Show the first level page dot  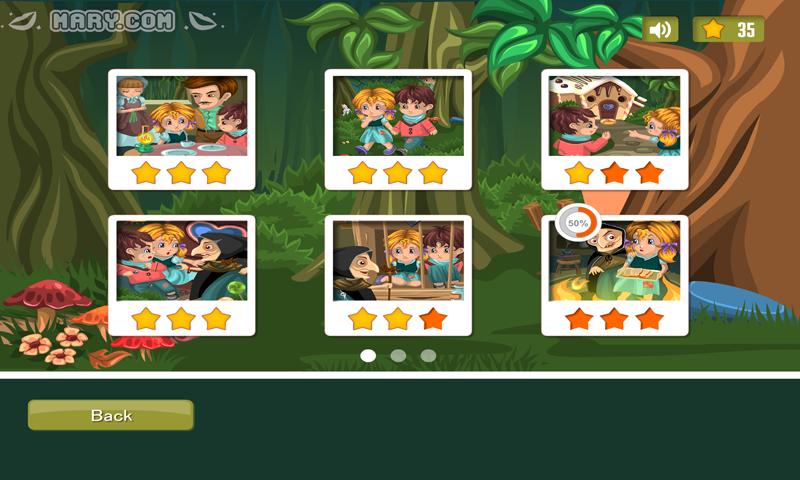(368, 355)
